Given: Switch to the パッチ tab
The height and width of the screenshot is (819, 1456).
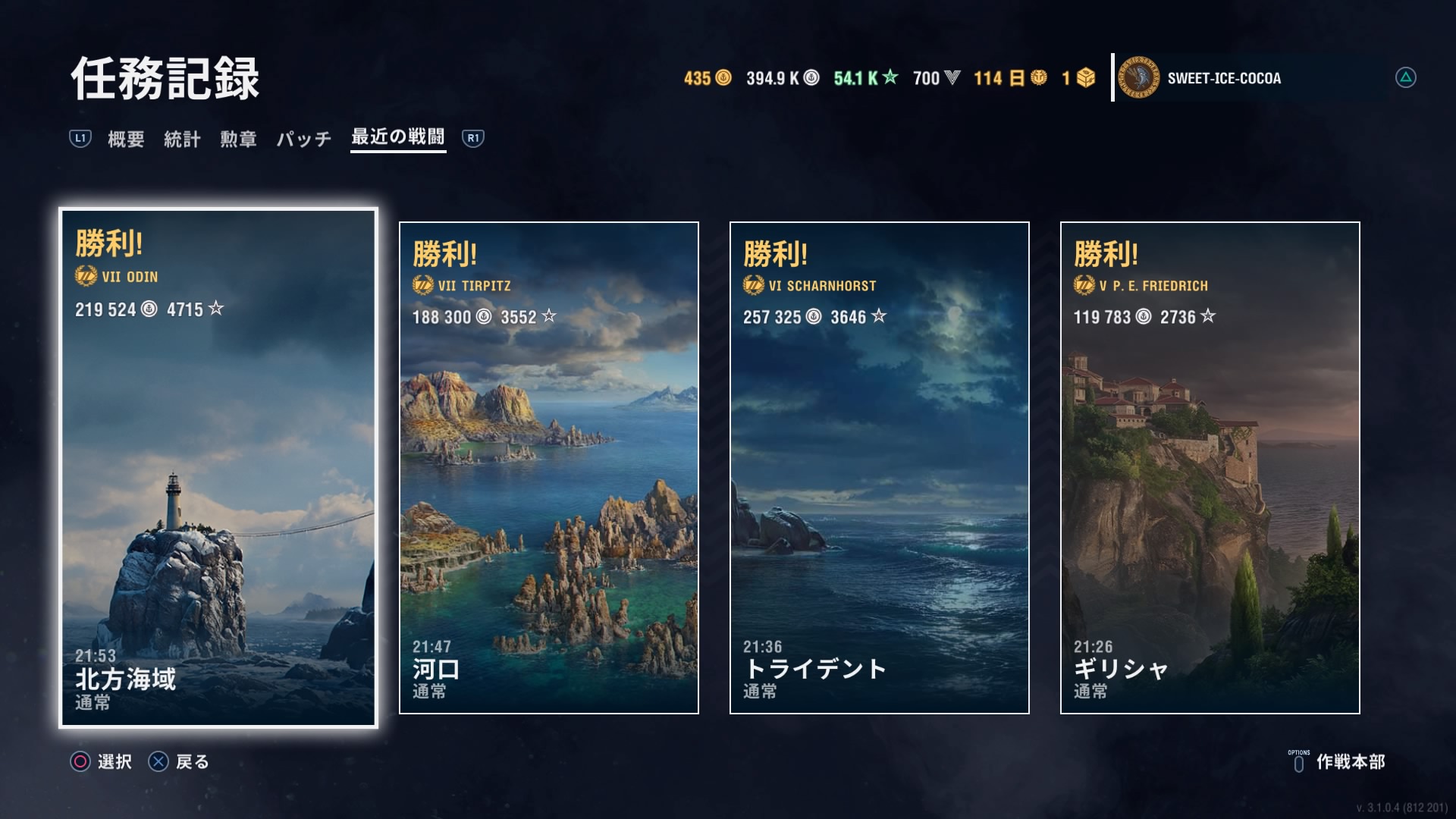Looking at the screenshot, I should click(303, 139).
